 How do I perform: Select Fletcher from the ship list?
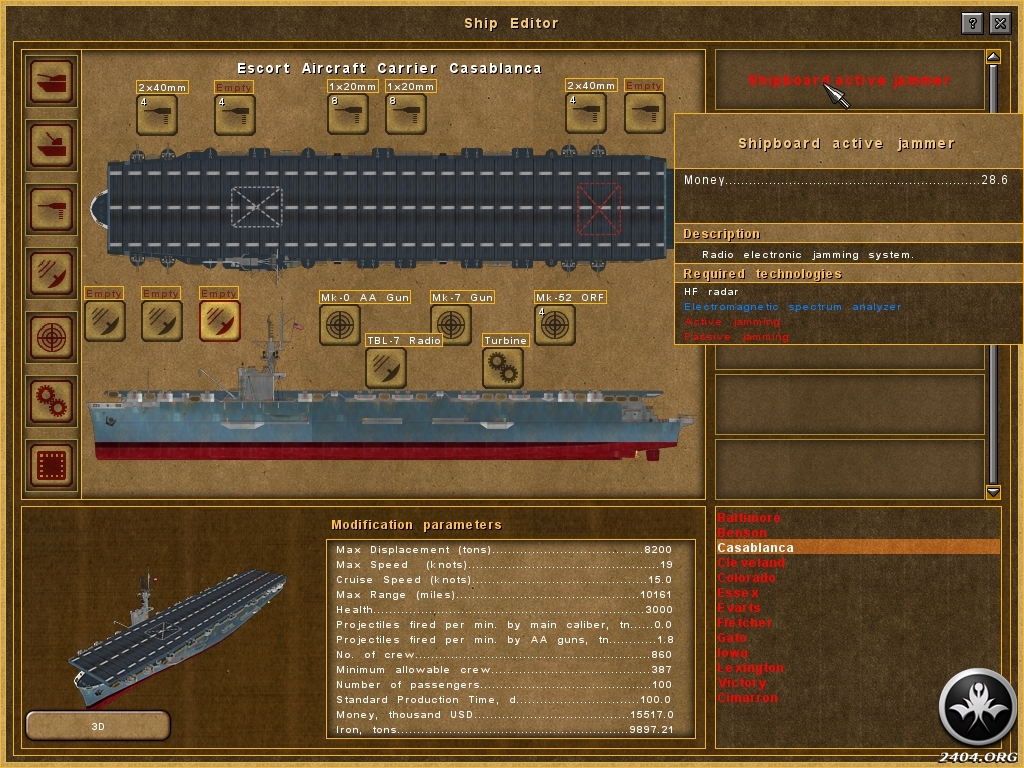tap(745, 623)
